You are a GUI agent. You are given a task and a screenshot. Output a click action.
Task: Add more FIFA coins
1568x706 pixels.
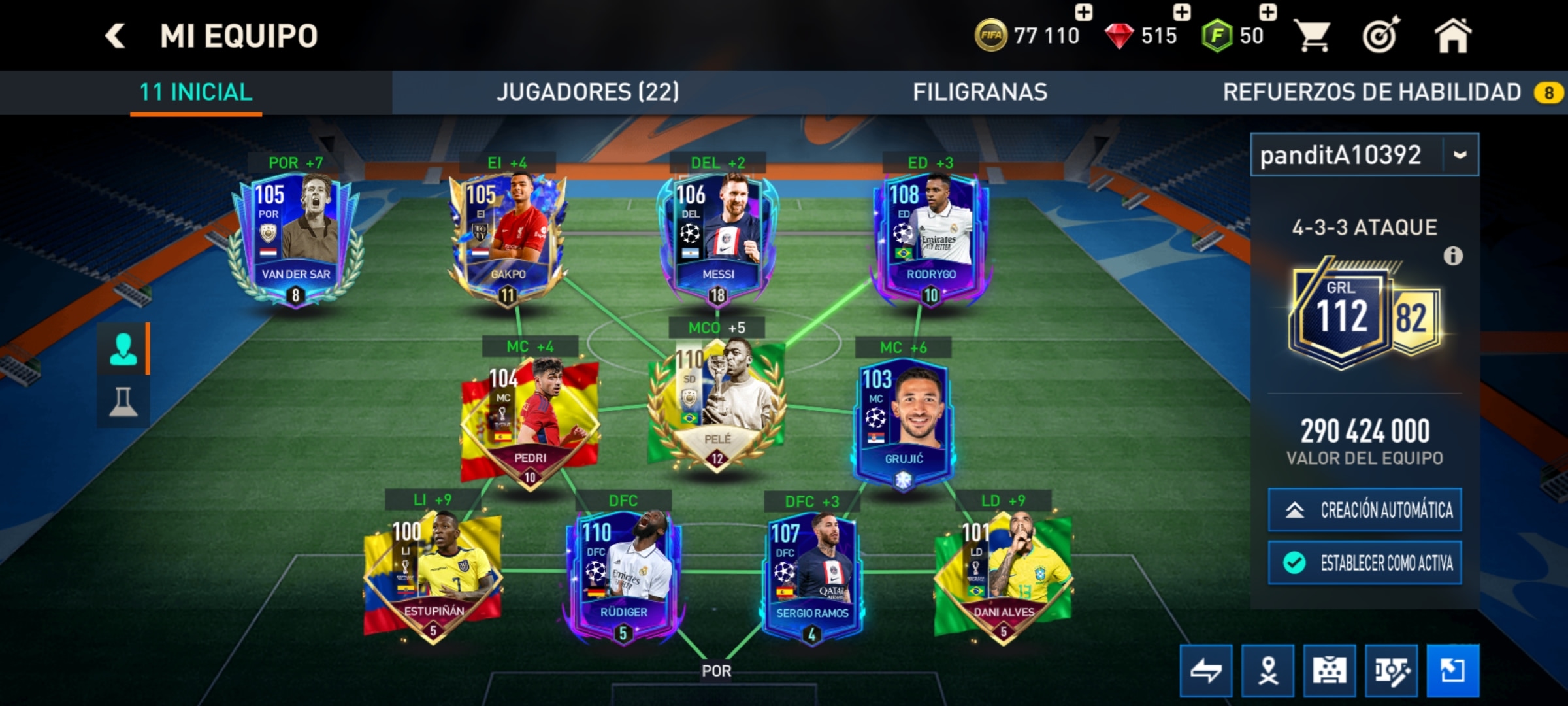1083,13
